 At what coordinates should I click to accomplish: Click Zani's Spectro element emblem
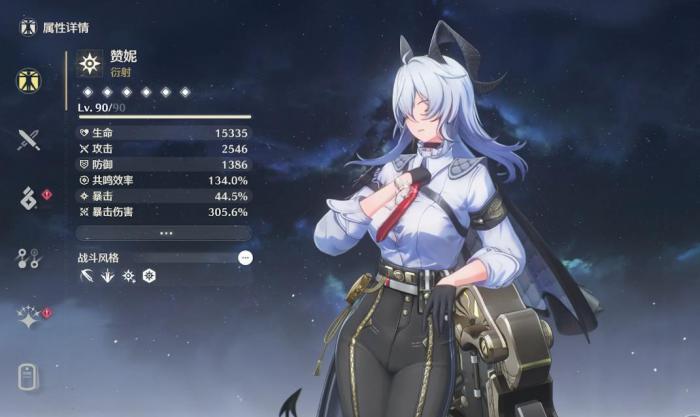click(x=91, y=65)
